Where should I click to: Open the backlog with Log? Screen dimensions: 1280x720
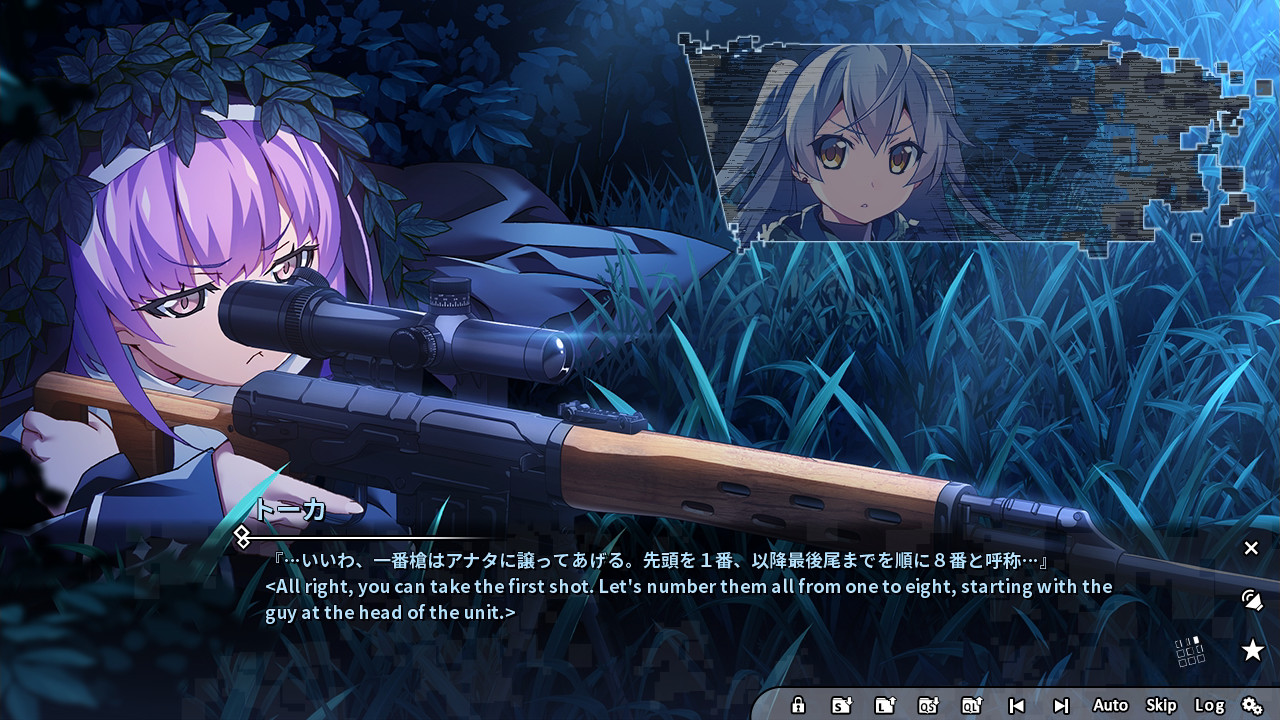(1210, 705)
